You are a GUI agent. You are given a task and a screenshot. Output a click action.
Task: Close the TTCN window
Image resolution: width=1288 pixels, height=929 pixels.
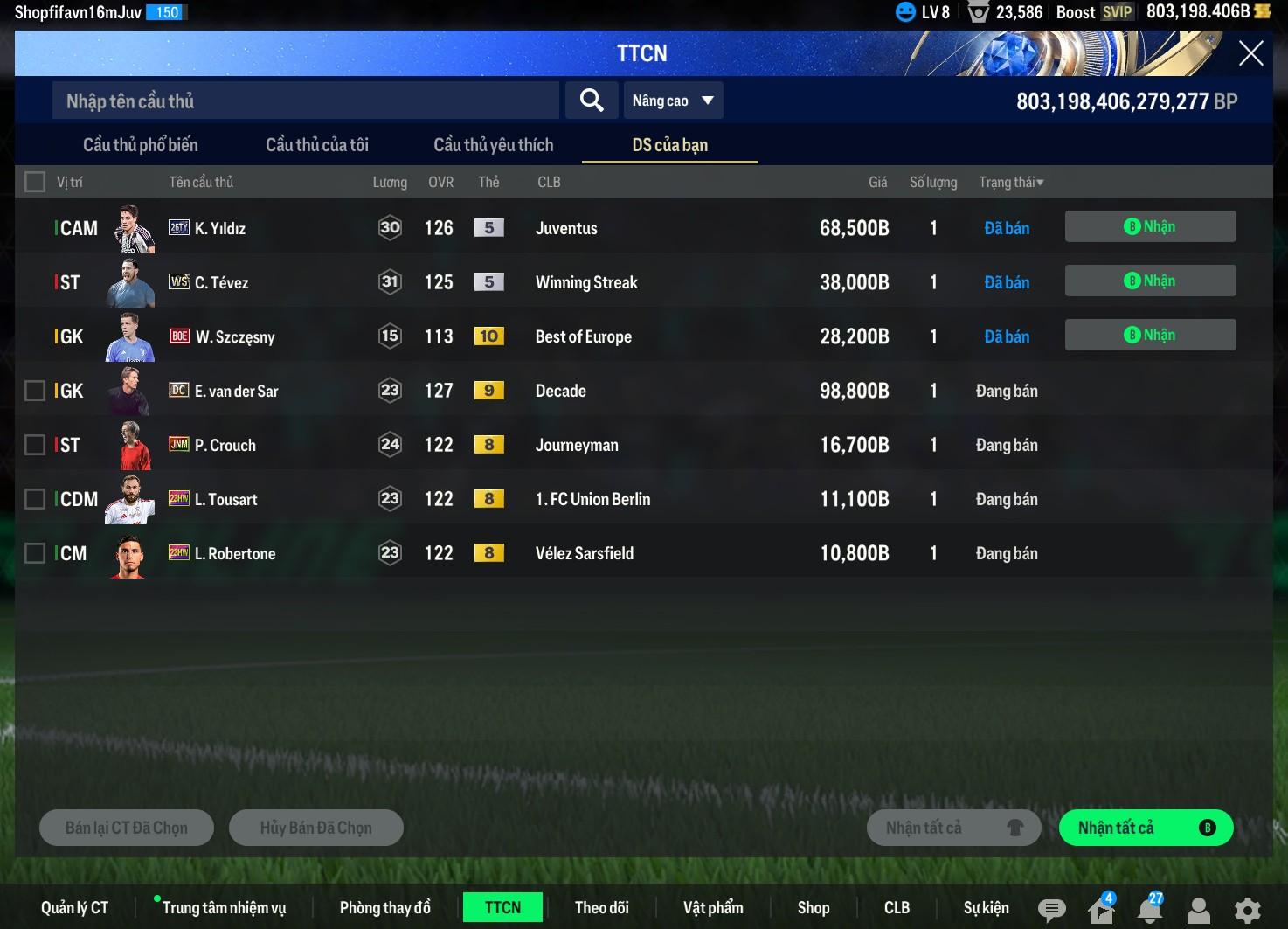pos(1250,53)
